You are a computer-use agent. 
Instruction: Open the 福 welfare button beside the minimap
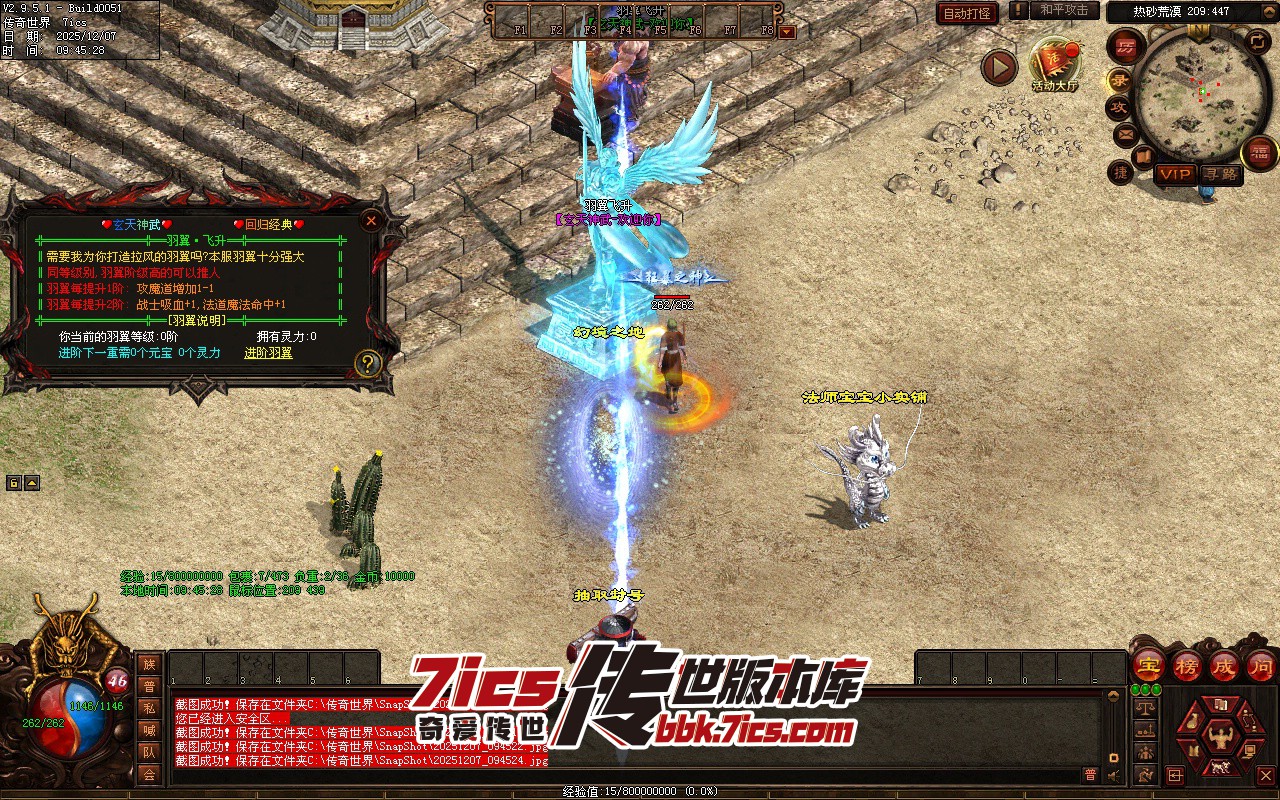[1259, 152]
